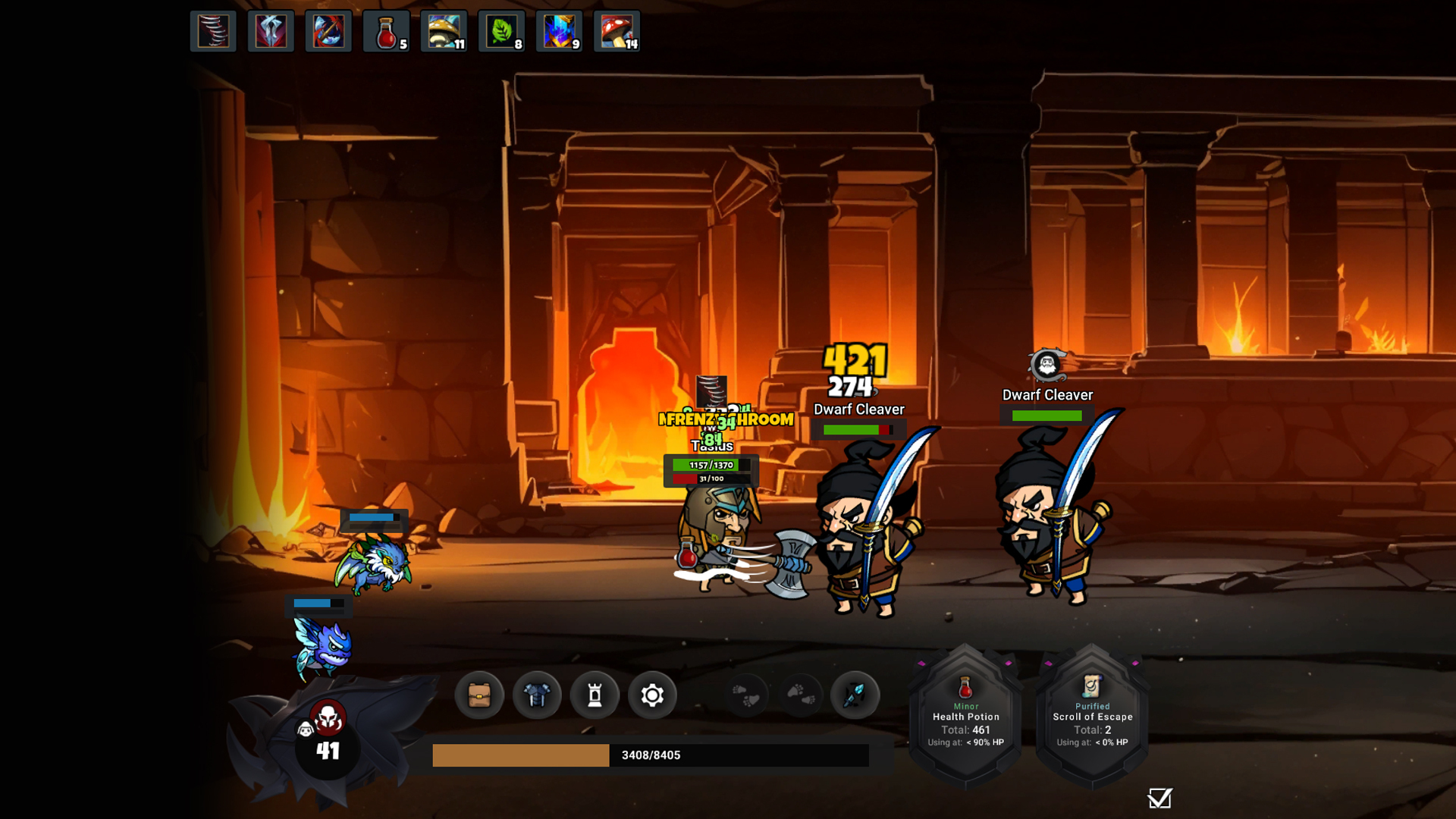Screen dimensions: 1456x819
Task: Click the spiral claw slash buff icon
Action: (x=213, y=32)
